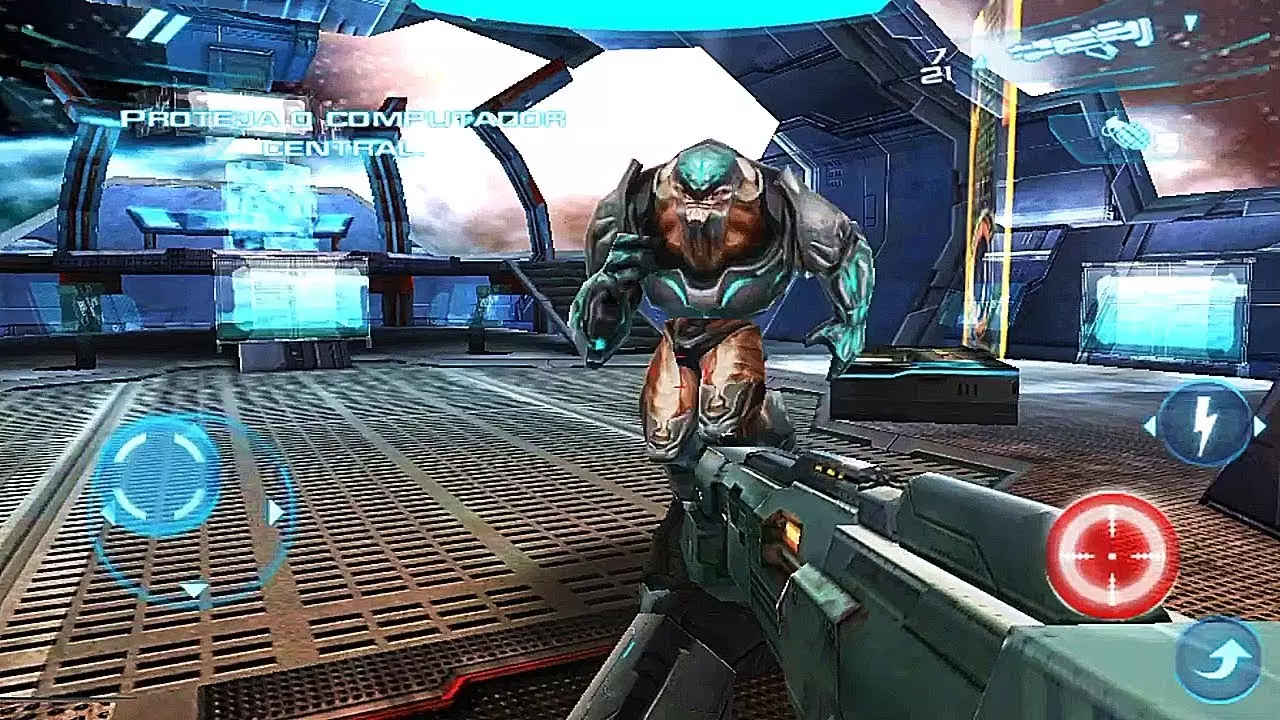Tap the small triangle above the weapon icon

(x=1192, y=22)
